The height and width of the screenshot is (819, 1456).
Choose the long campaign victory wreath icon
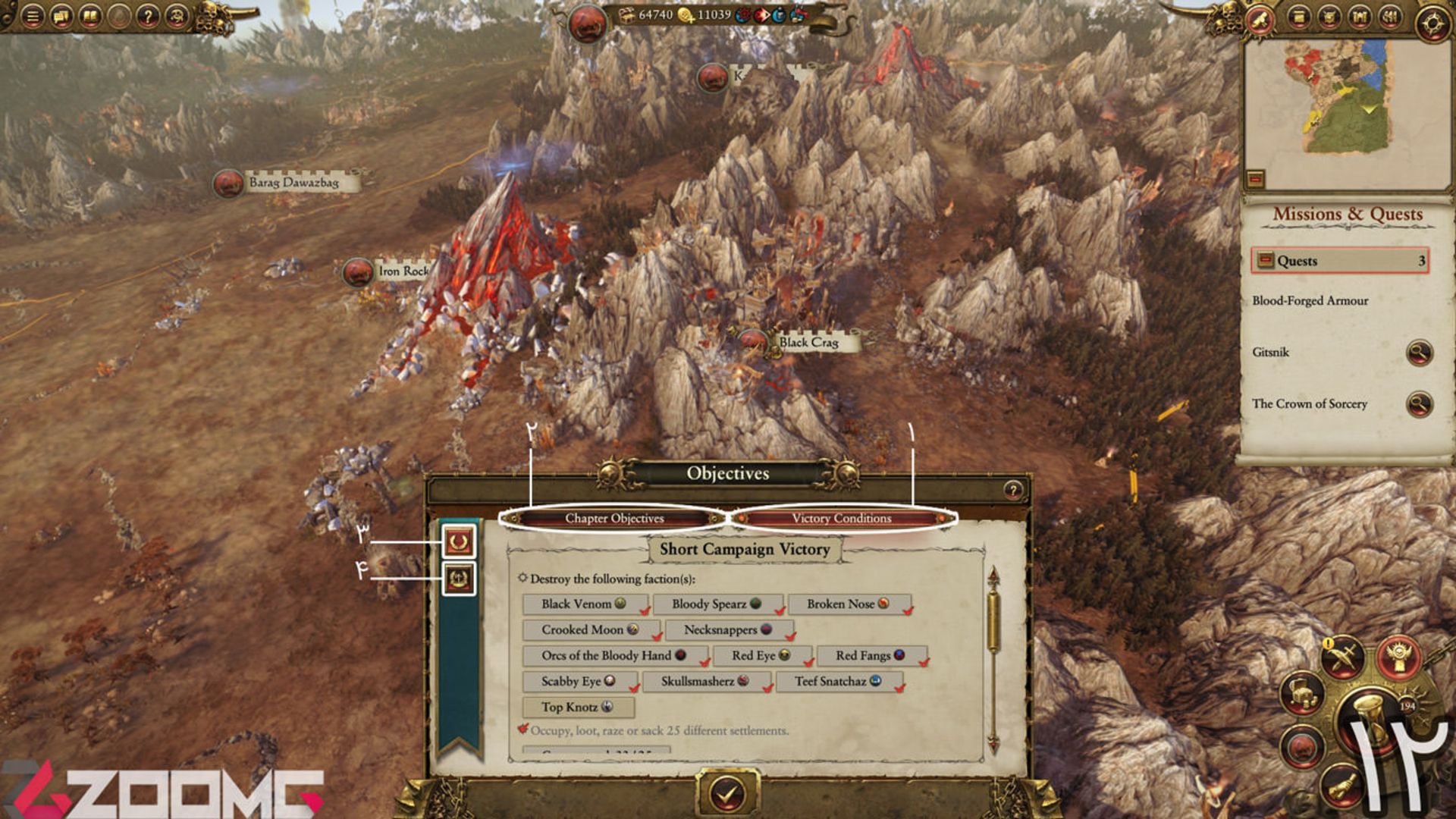459,579
